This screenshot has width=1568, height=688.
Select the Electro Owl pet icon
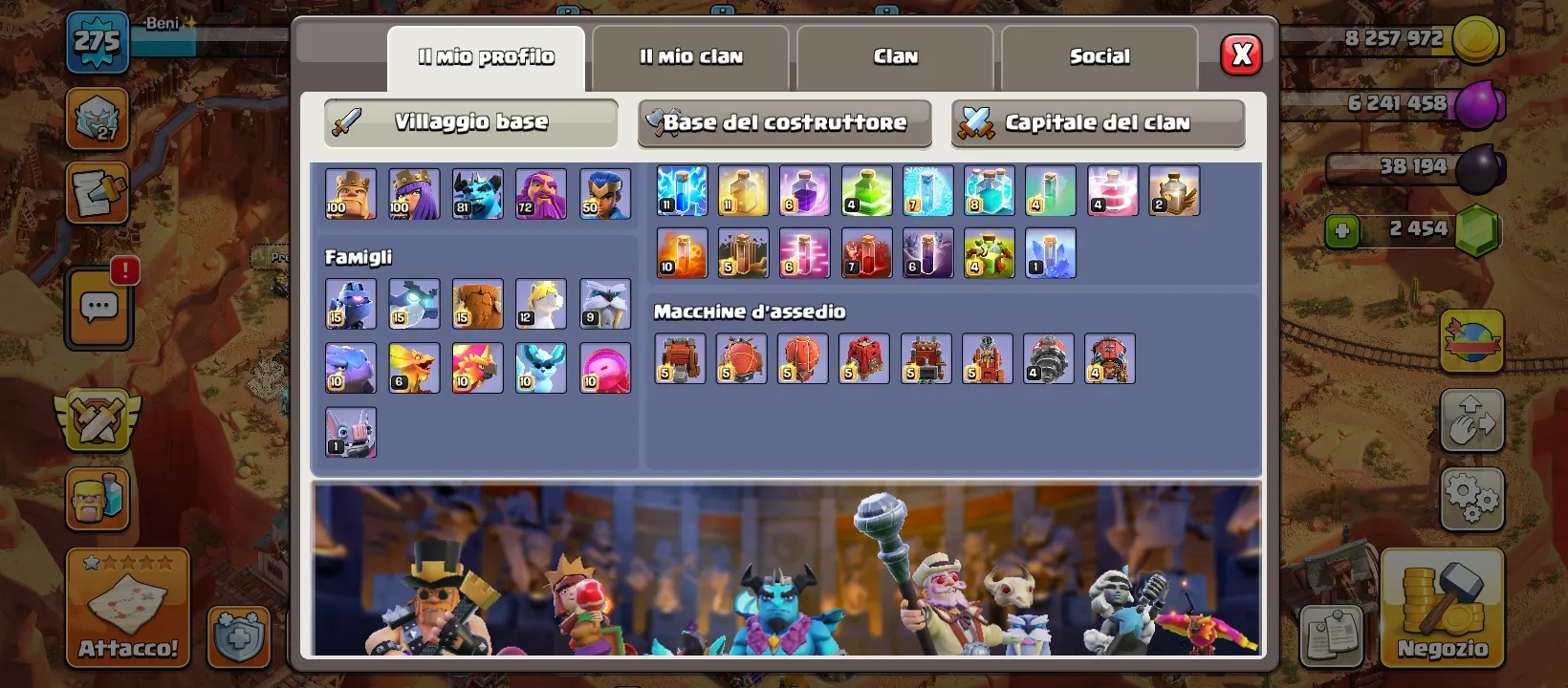[x=414, y=304]
